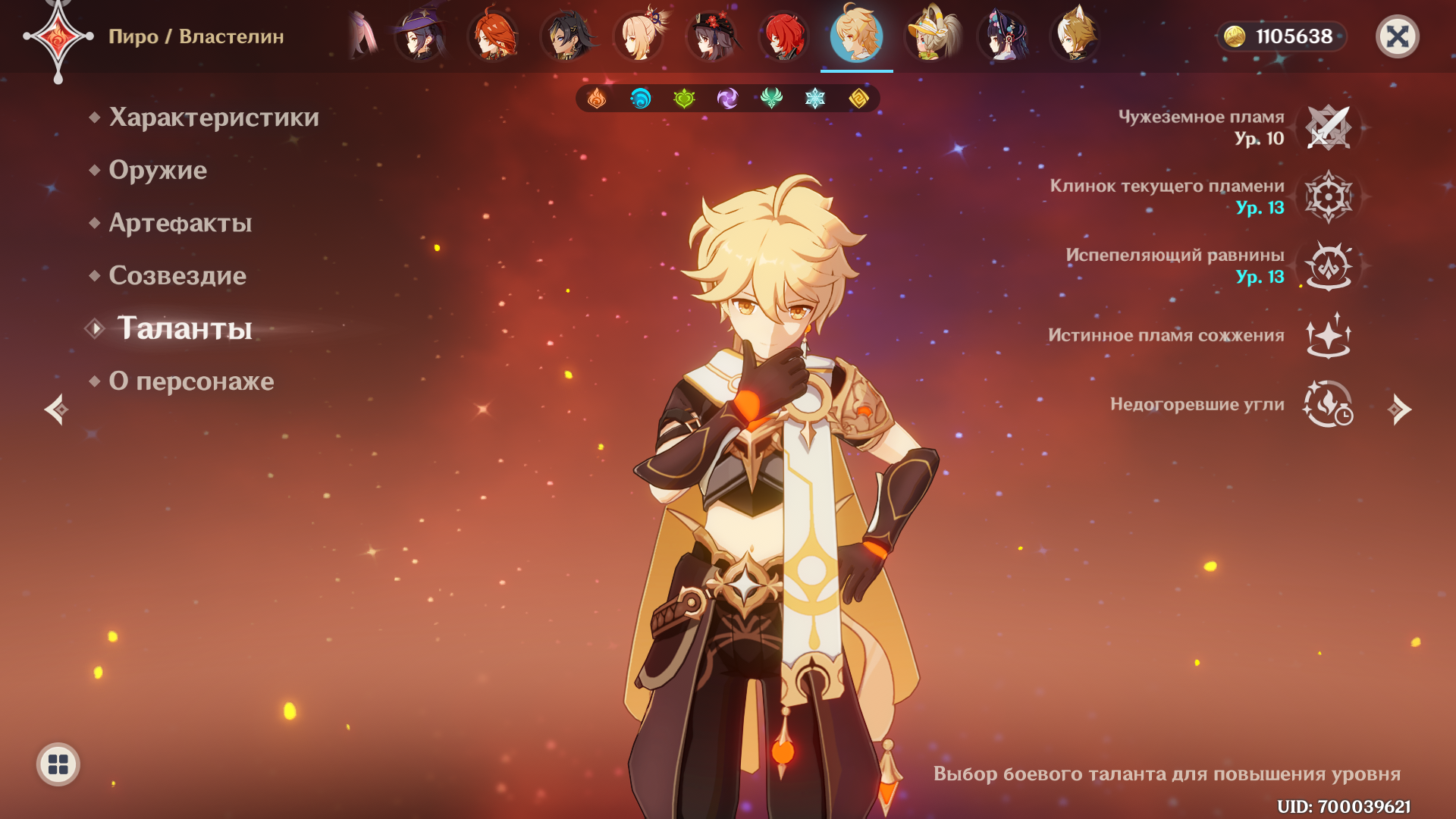Open the grid menu button
This screenshot has height=819, width=1456.
pyautogui.click(x=58, y=764)
